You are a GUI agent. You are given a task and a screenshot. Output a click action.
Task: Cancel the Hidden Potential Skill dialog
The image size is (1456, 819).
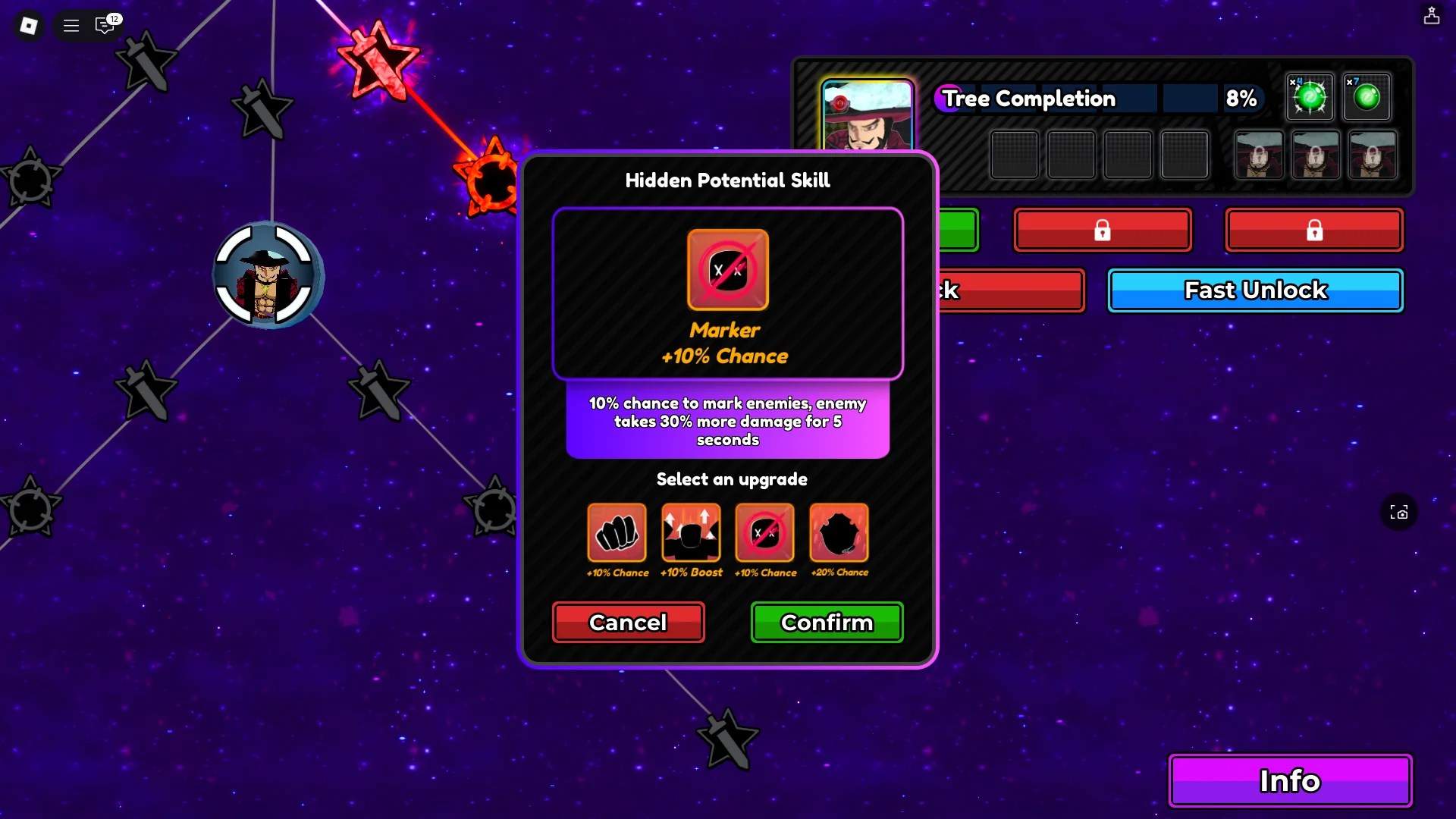[628, 622]
